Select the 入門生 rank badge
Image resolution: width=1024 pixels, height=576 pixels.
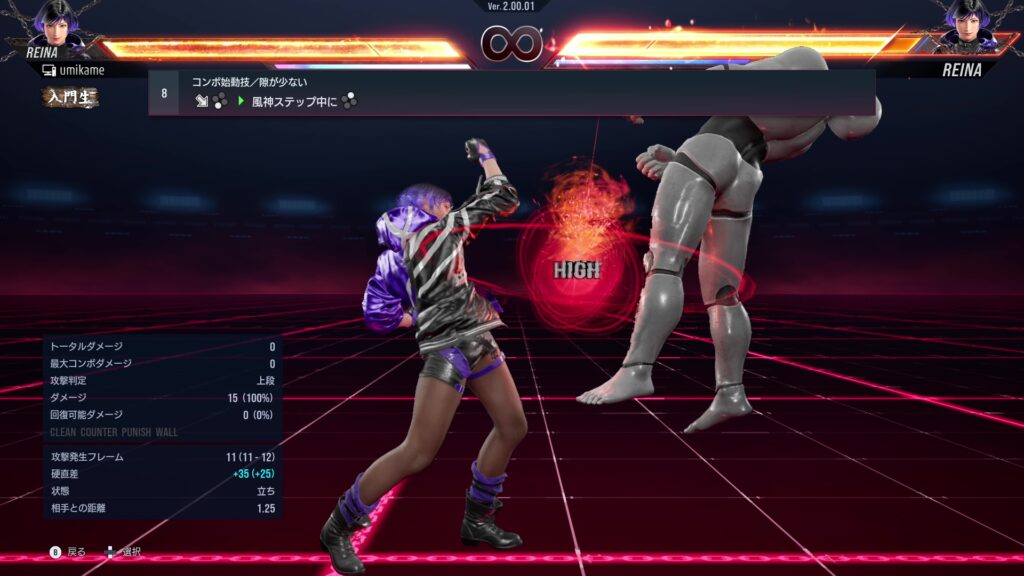tap(70, 97)
